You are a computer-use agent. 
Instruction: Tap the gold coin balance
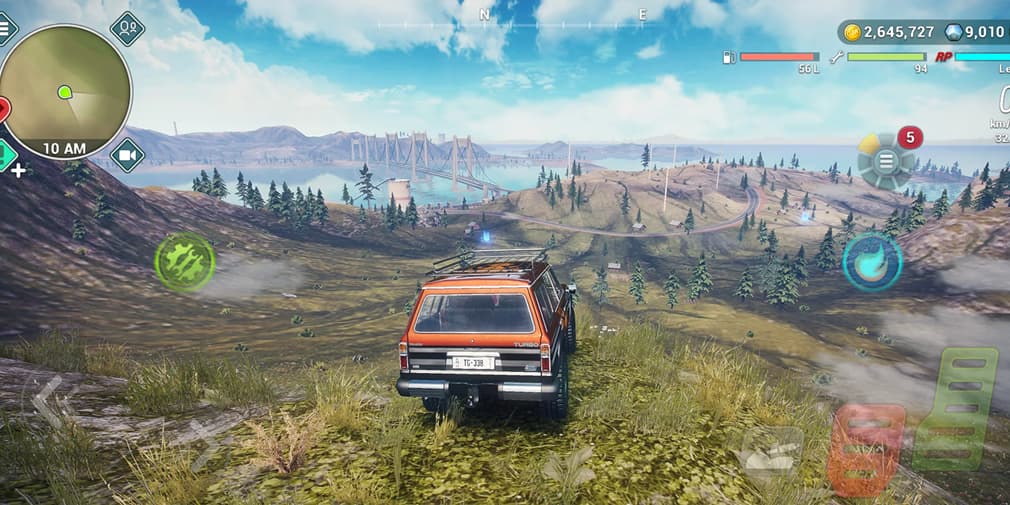pyautogui.click(x=889, y=32)
